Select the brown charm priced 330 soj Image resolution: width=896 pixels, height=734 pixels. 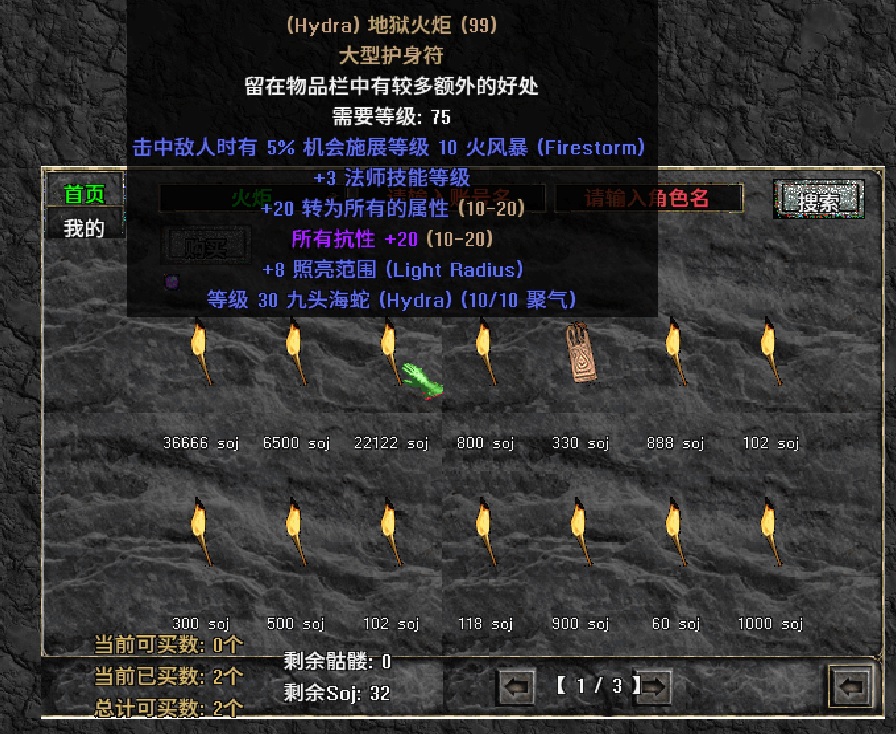[579, 353]
